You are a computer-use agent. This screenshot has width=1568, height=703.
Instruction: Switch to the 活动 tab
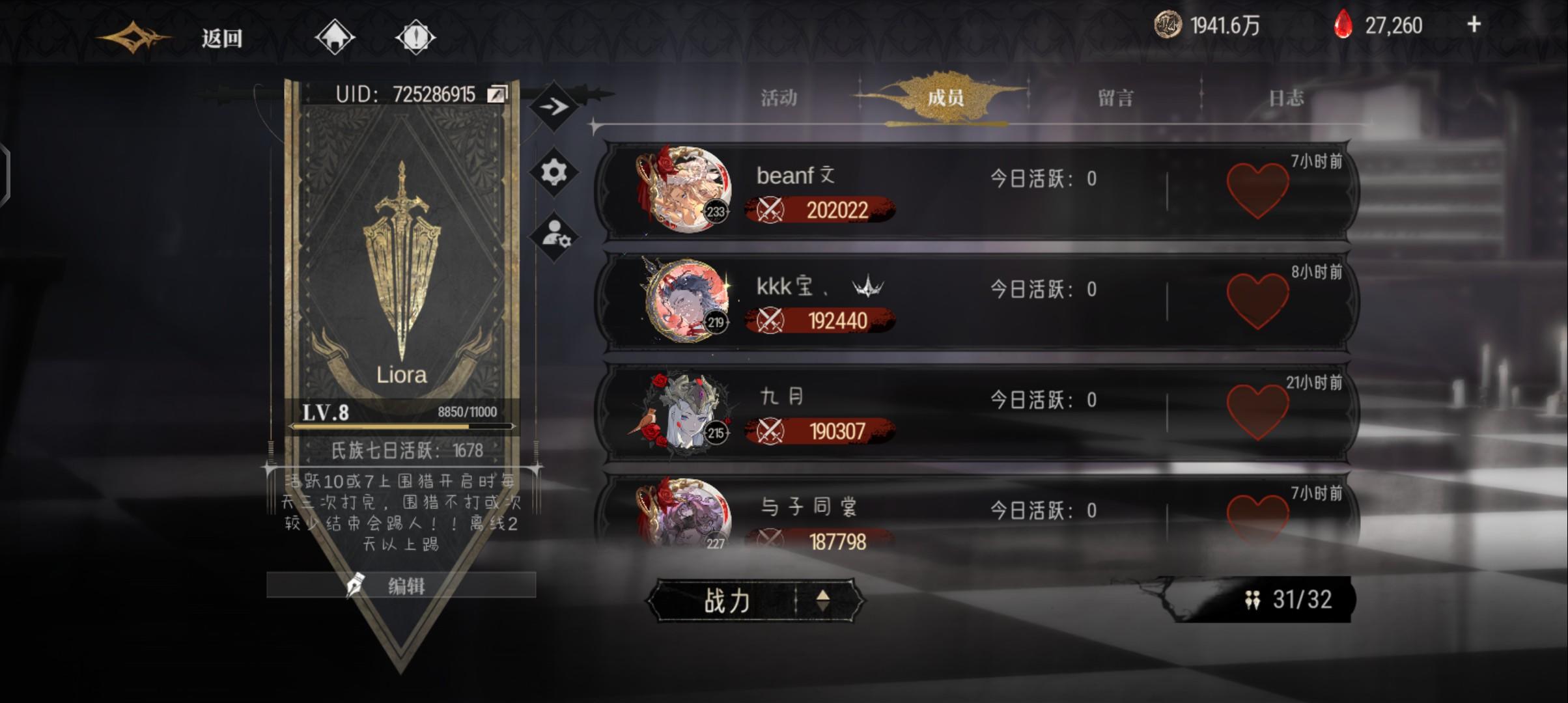(x=780, y=98)
